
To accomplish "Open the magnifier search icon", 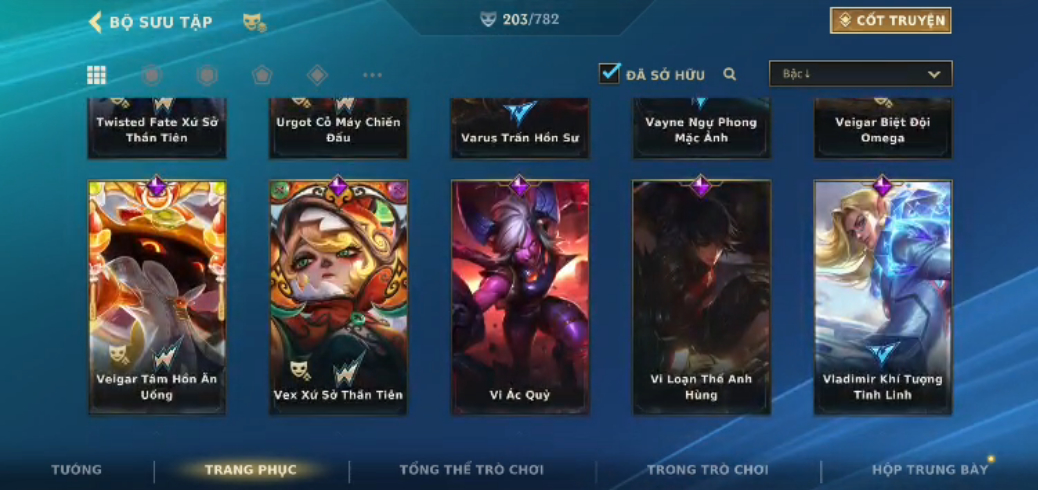I will (x=730, y=74).
